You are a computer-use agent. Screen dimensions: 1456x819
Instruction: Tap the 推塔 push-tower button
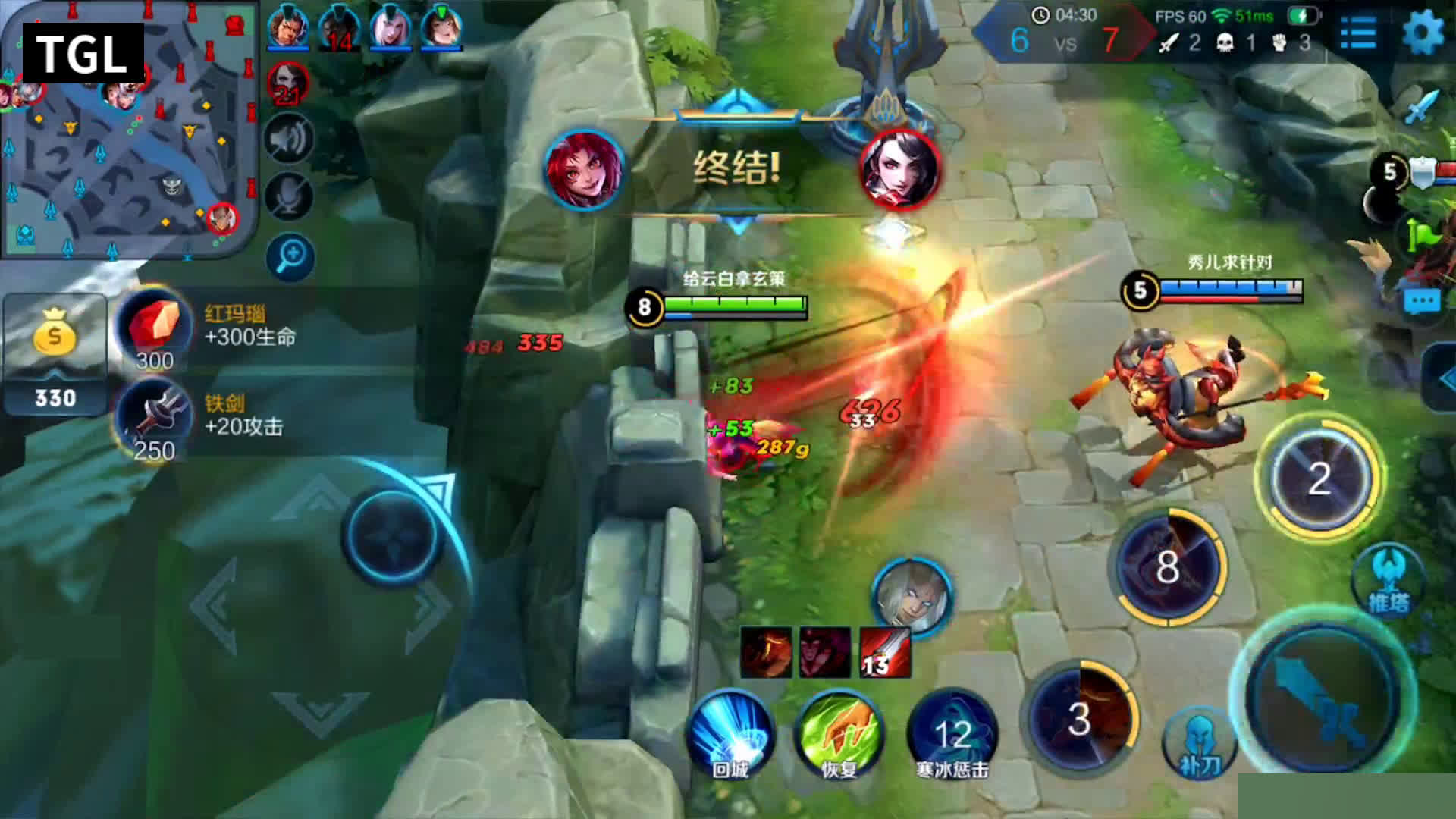1388,580
